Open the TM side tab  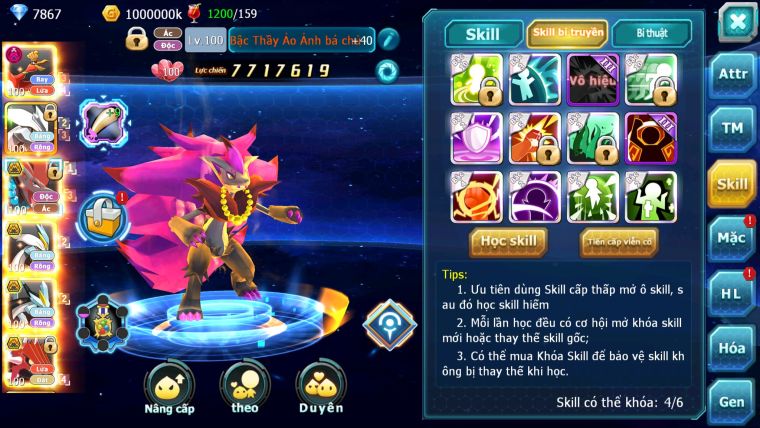[733, 128]
